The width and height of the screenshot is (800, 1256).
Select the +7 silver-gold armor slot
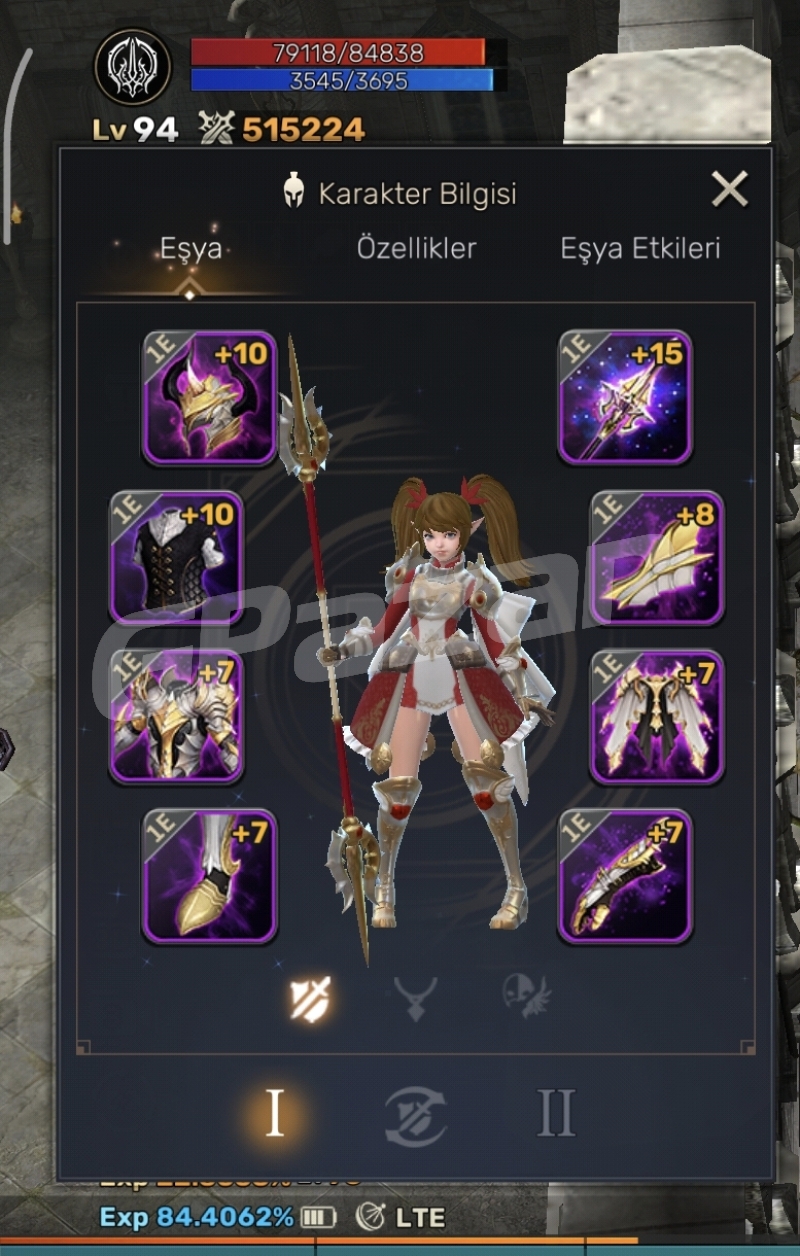(176, 716)
